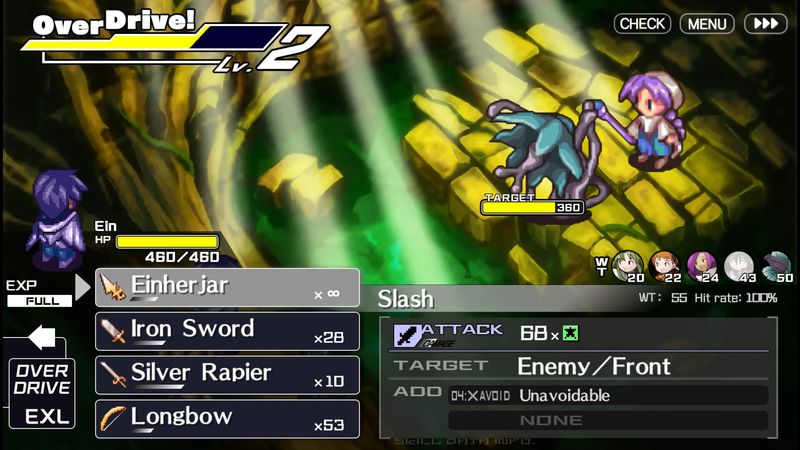Choose the Iron Sword weapon
800x450 pixels.
pyautogui.click(x=227, y=331)
